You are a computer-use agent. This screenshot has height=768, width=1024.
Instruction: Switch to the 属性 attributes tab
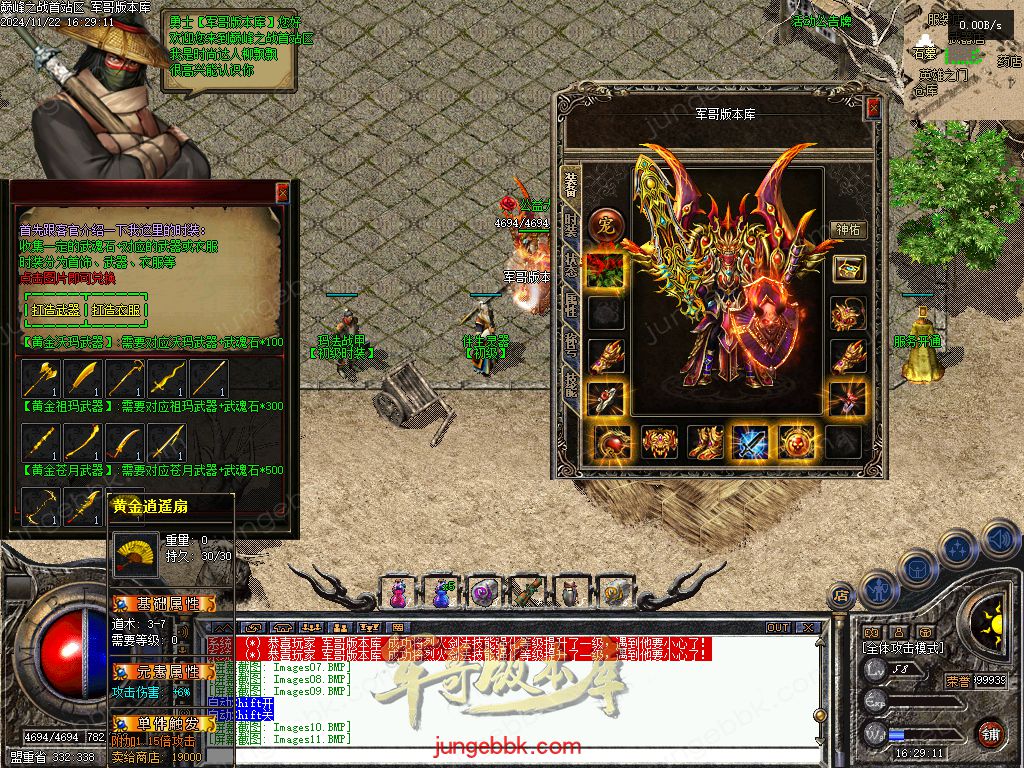tap(571, 308)
